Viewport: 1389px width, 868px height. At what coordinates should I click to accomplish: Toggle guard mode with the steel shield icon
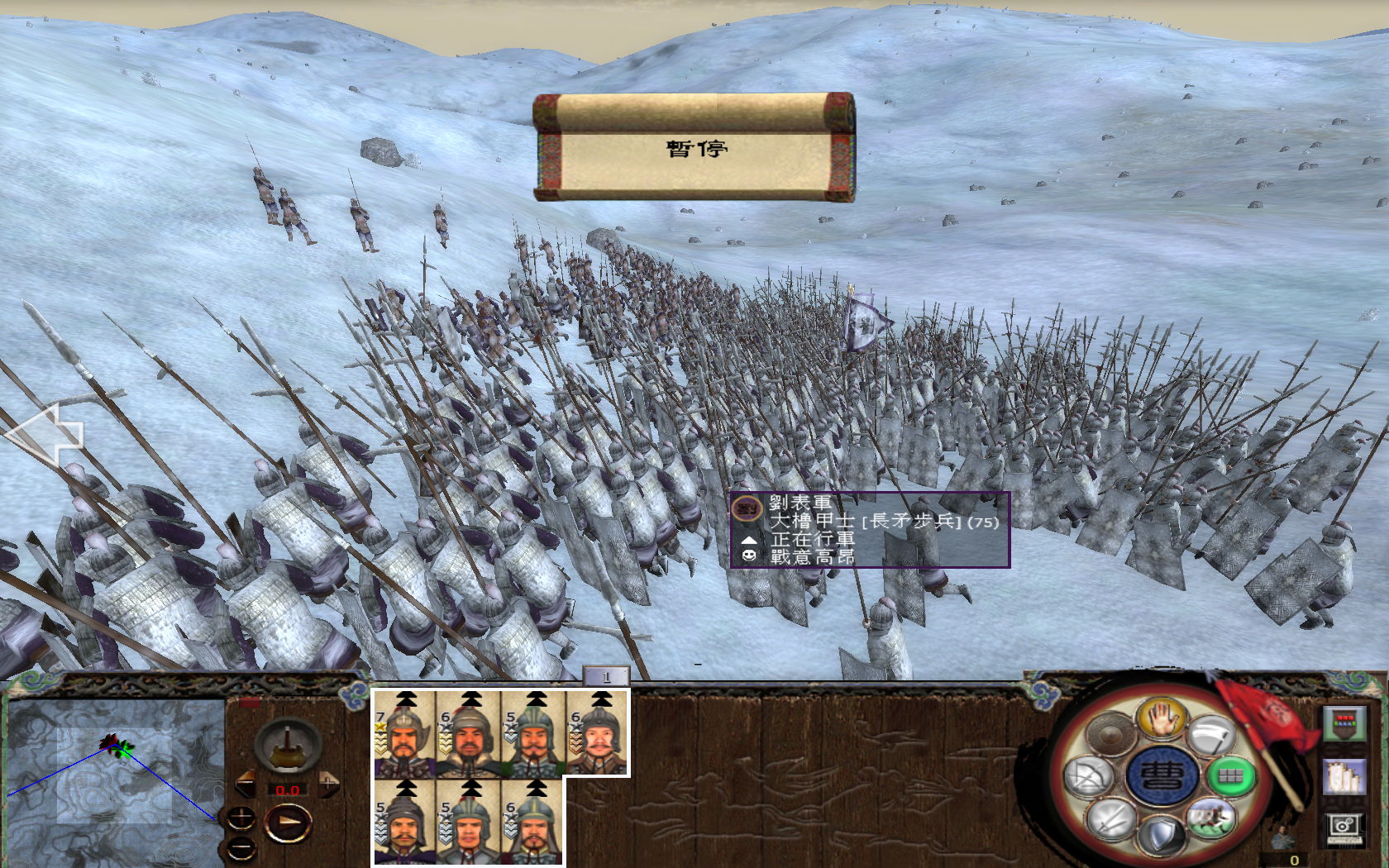coord(1162,833)
